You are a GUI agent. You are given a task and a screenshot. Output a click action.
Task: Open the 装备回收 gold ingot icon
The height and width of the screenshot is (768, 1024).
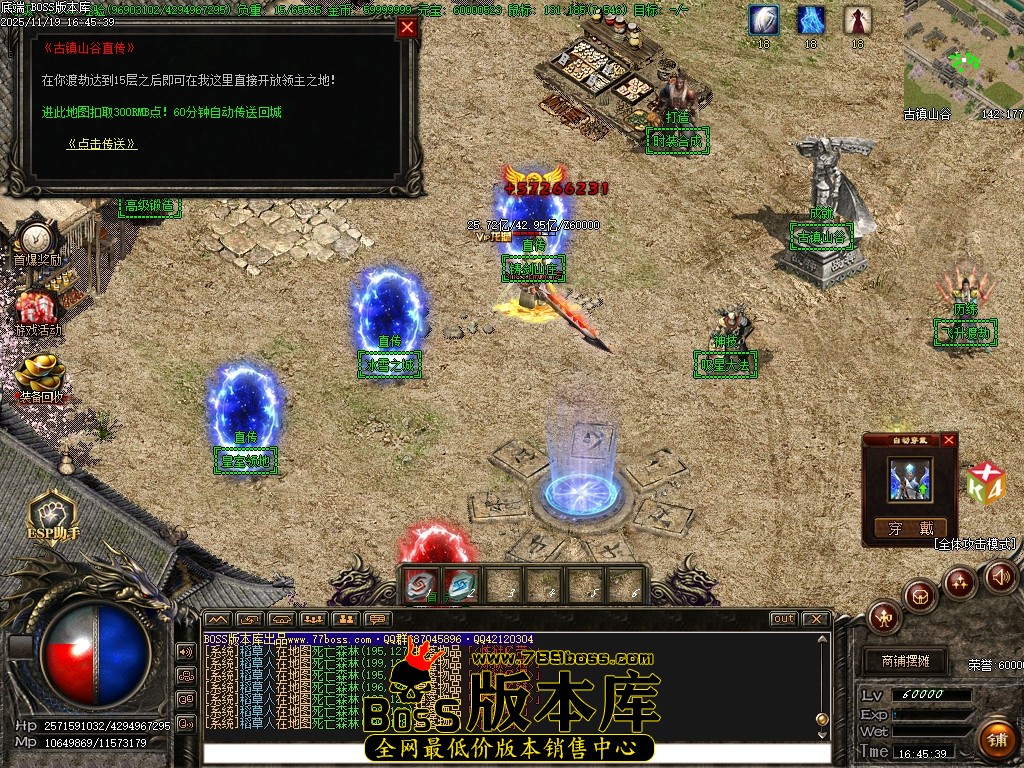[40, 374]
